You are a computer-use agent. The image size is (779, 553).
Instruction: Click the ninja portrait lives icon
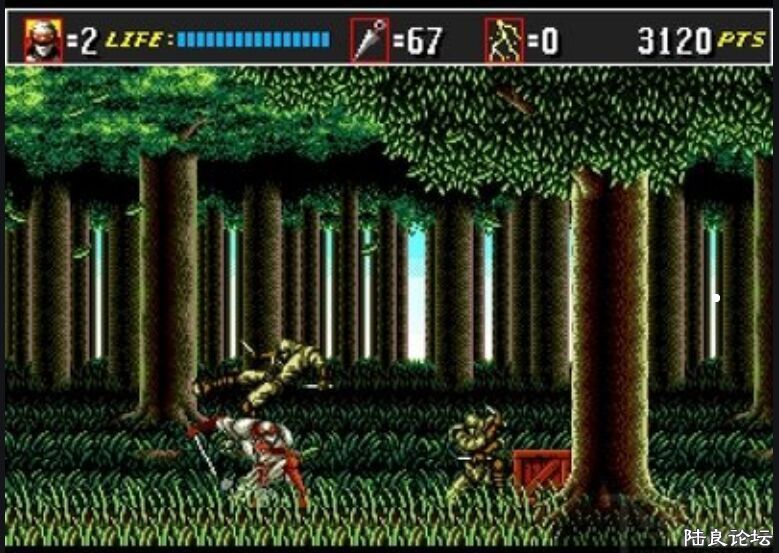43,41
